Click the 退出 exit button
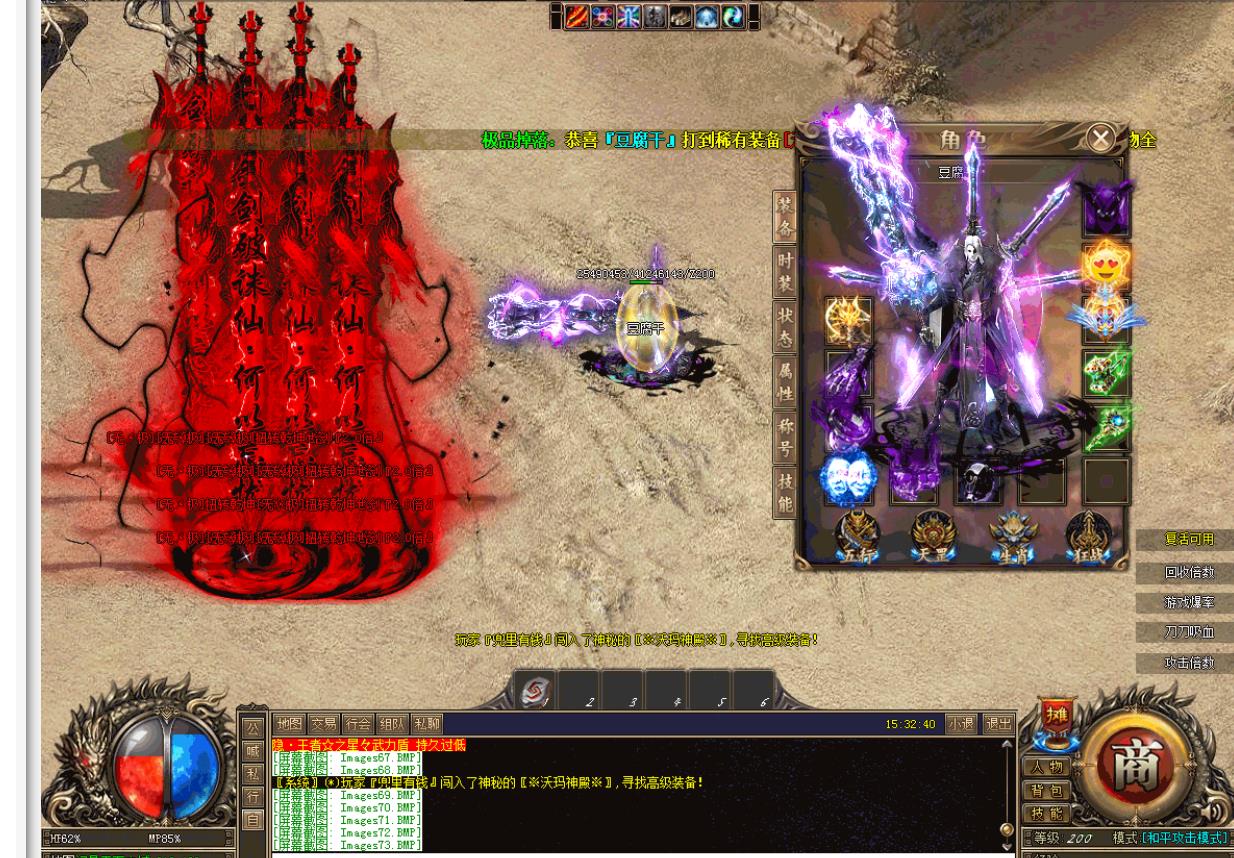This screenshot has width=1234, height=858. coord(997,724)
